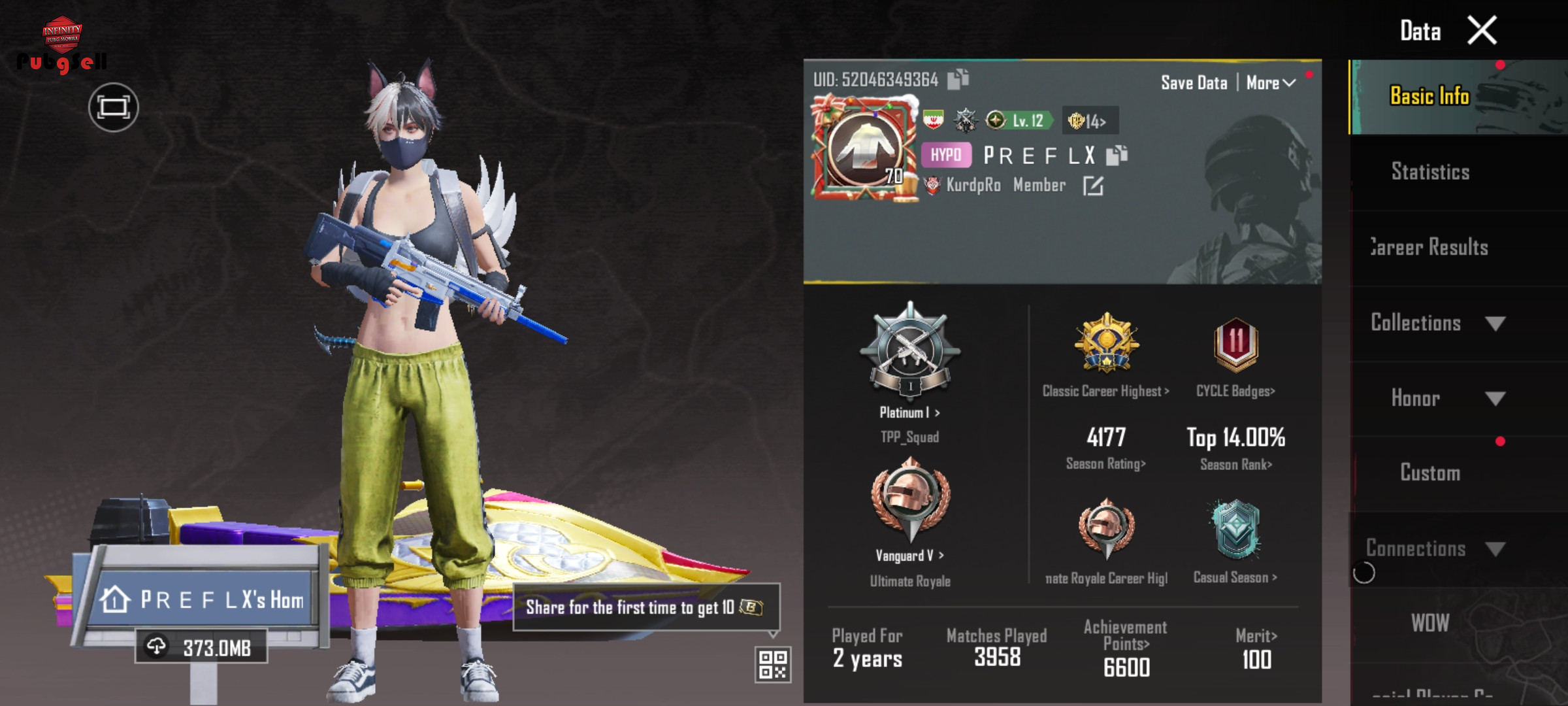Select the Basic Info tab

point(1429,97)
